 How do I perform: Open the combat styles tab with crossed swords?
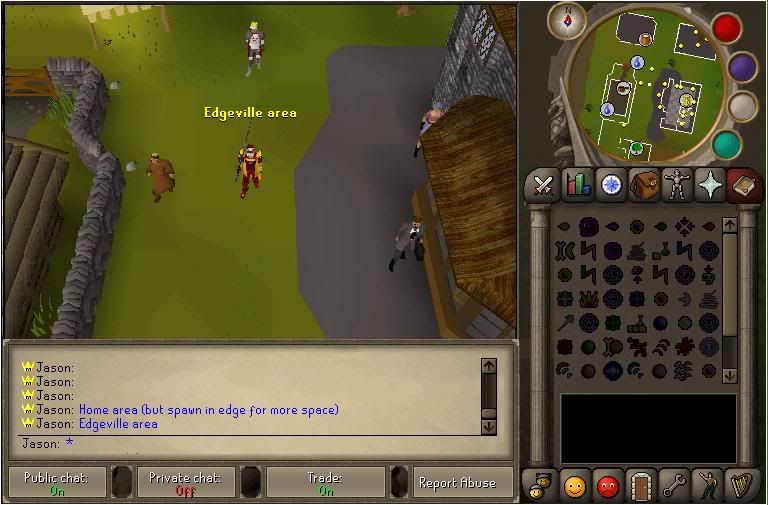[543, 184]
